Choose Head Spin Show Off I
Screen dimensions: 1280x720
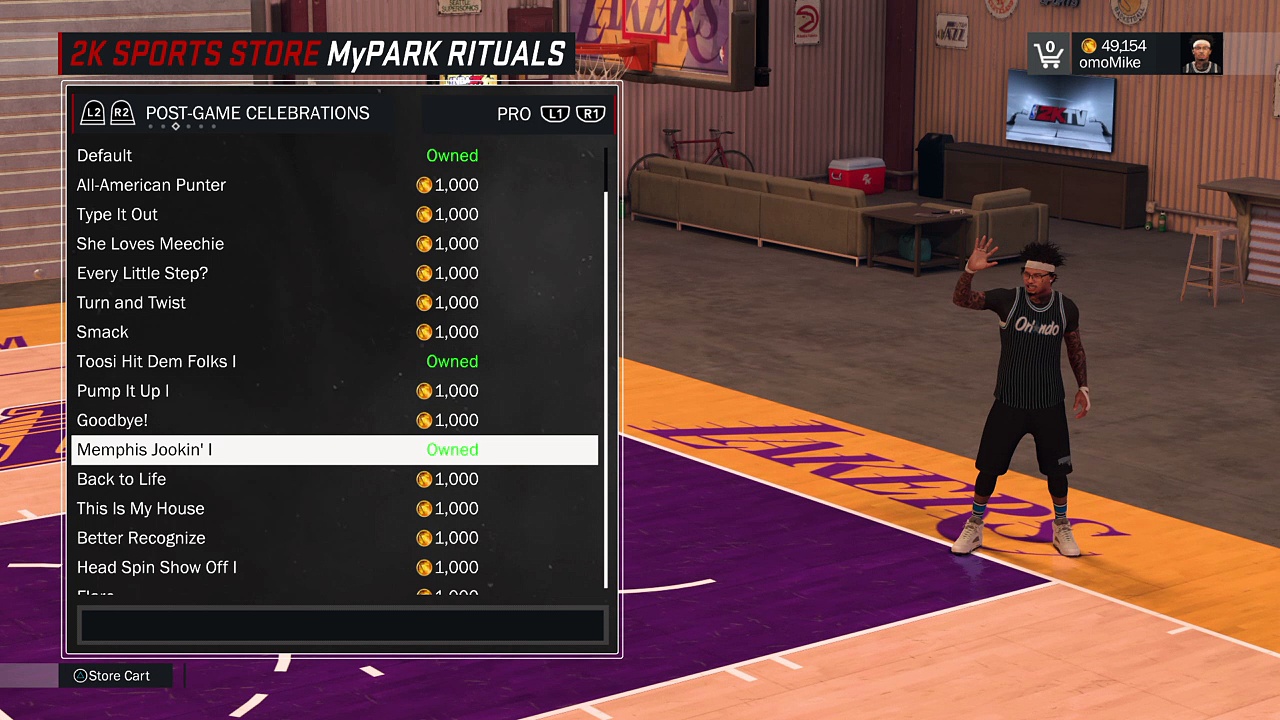tap(156, 568)
